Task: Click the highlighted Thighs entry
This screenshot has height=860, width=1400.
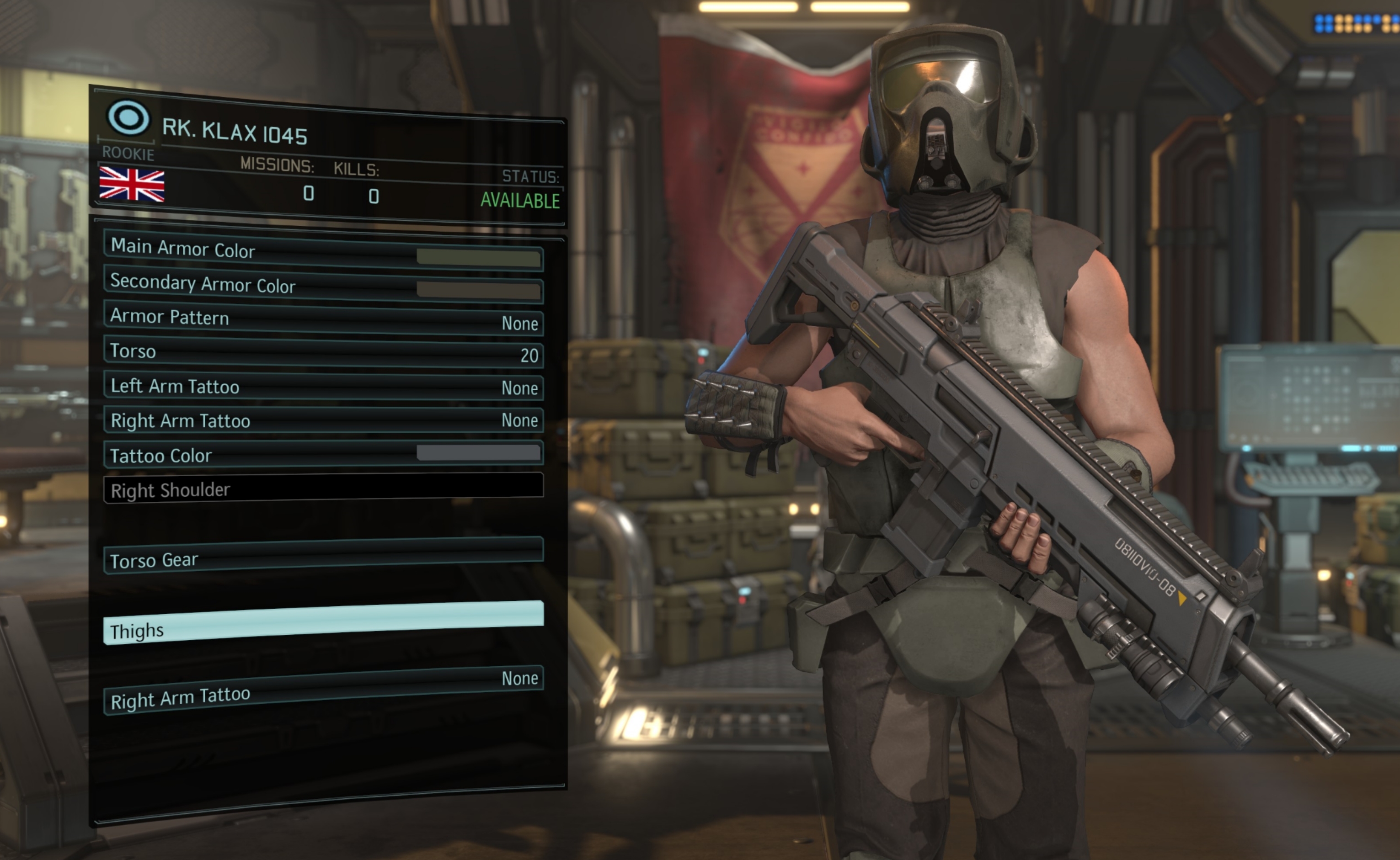Action: 323,623
